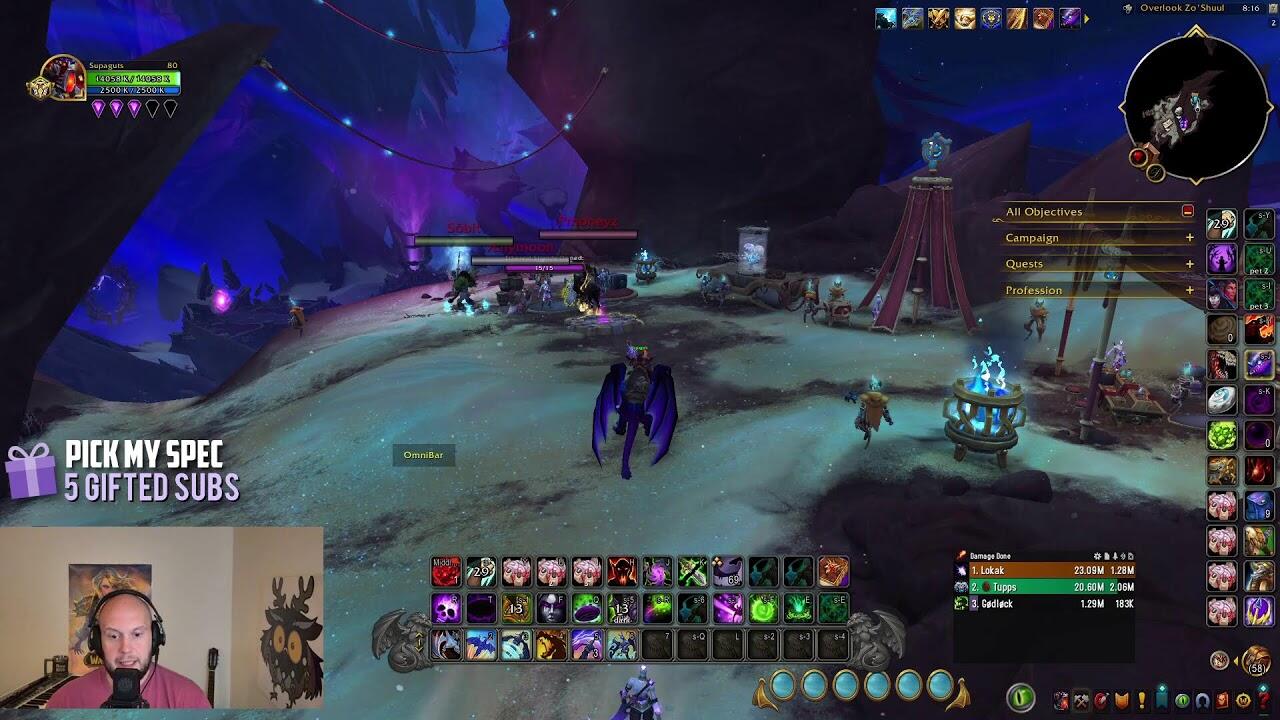Screen dimensions: 1280x720
Task: Select Tupps' row in the damage meter
Action: [1044, 587]
